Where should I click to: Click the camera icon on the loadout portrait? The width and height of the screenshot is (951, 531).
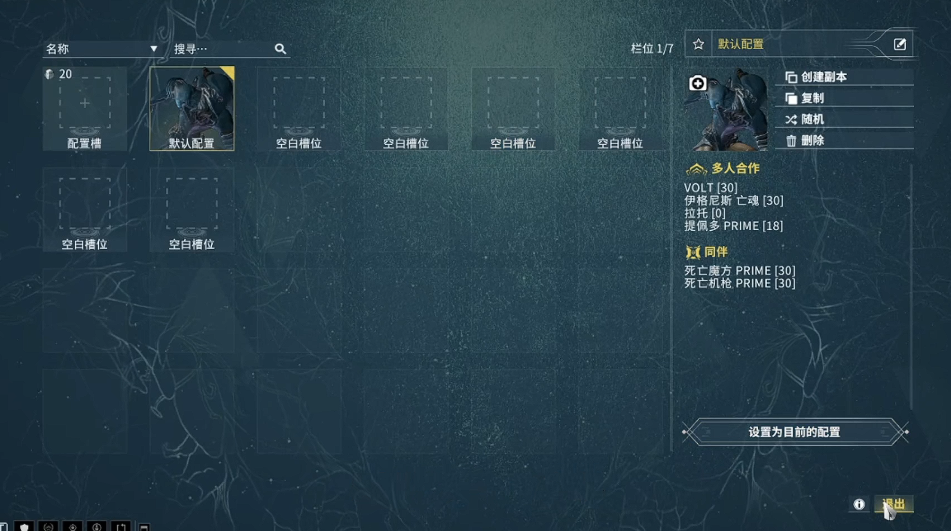pyautogui.click(x=698, y=83)
